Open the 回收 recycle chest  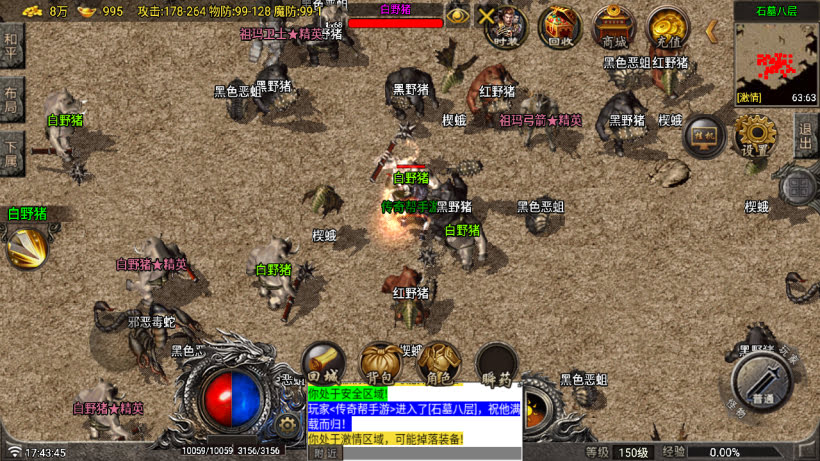pos(560,27)
